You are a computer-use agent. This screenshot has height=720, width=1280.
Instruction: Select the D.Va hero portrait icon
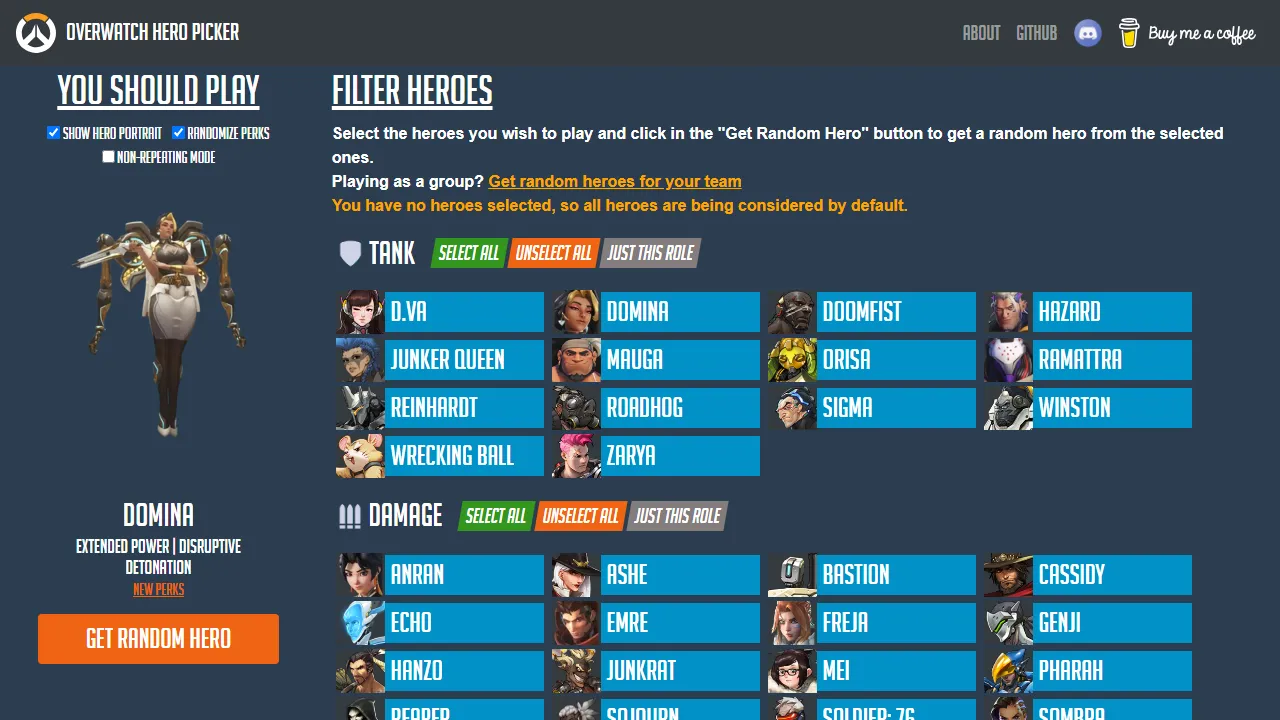point(360,311)
